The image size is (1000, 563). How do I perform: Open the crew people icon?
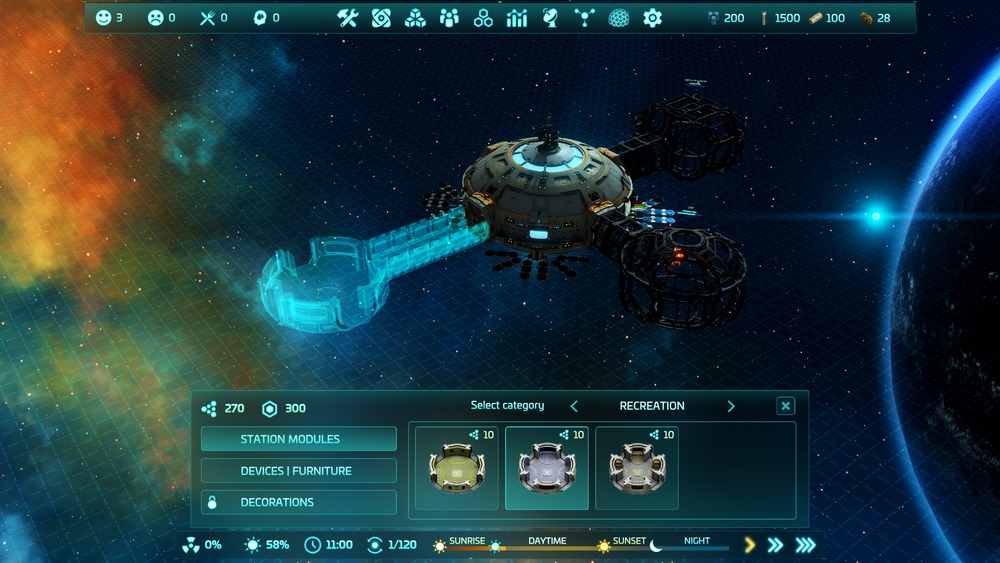449,18
